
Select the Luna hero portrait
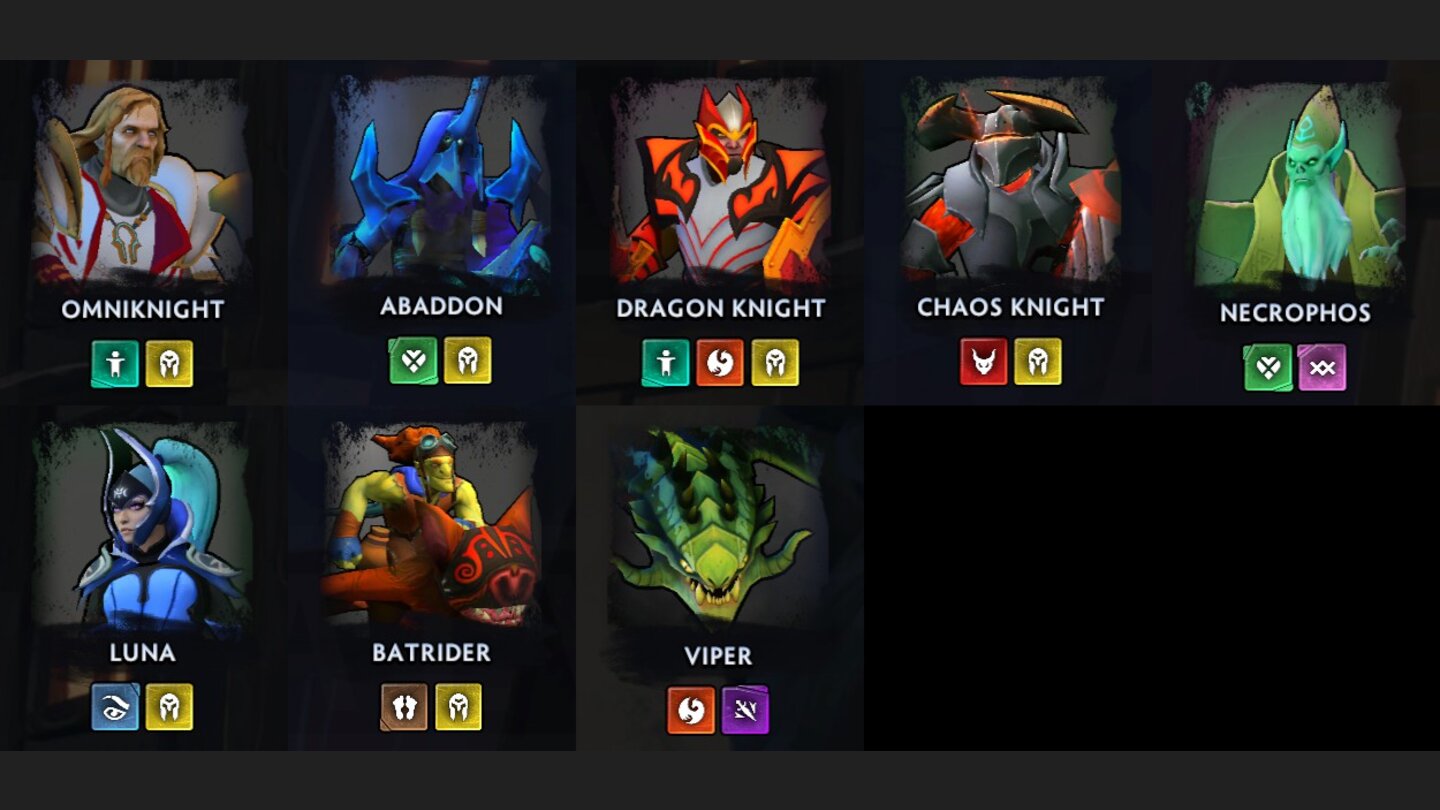(144, 525)
